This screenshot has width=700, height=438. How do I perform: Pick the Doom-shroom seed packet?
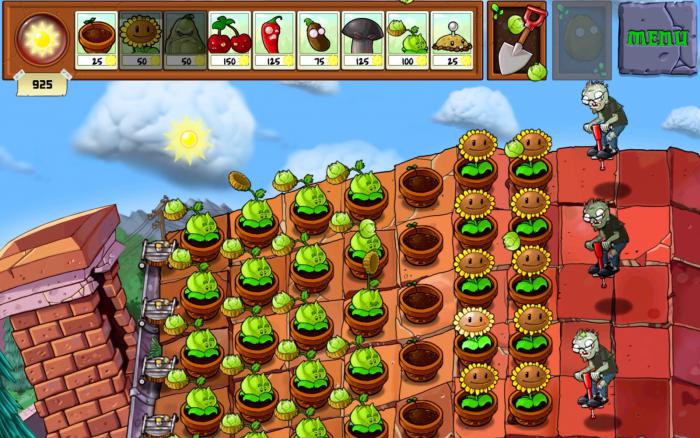(x=362, y=40)
